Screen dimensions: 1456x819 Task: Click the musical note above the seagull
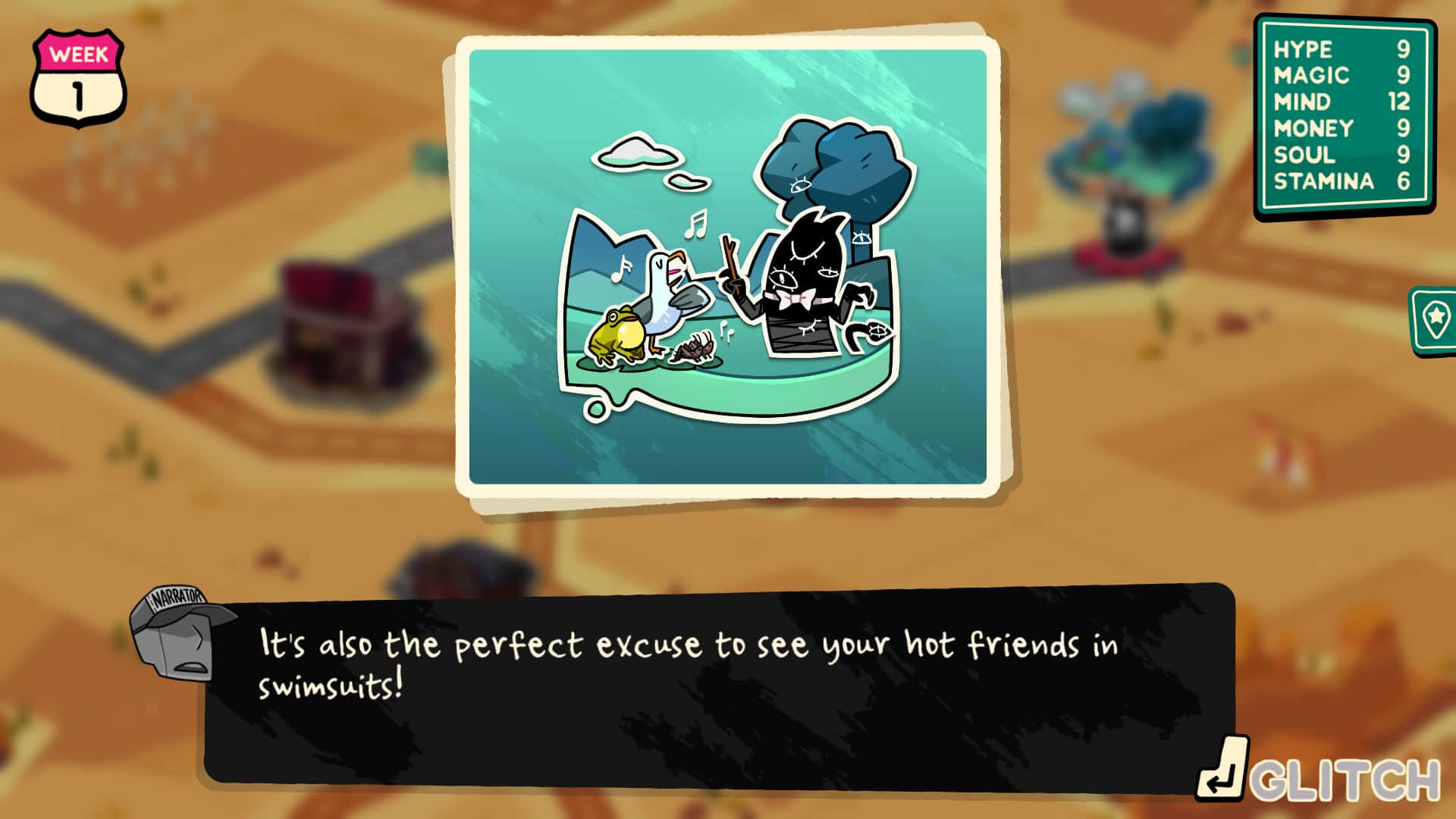[x=695, y=224]
